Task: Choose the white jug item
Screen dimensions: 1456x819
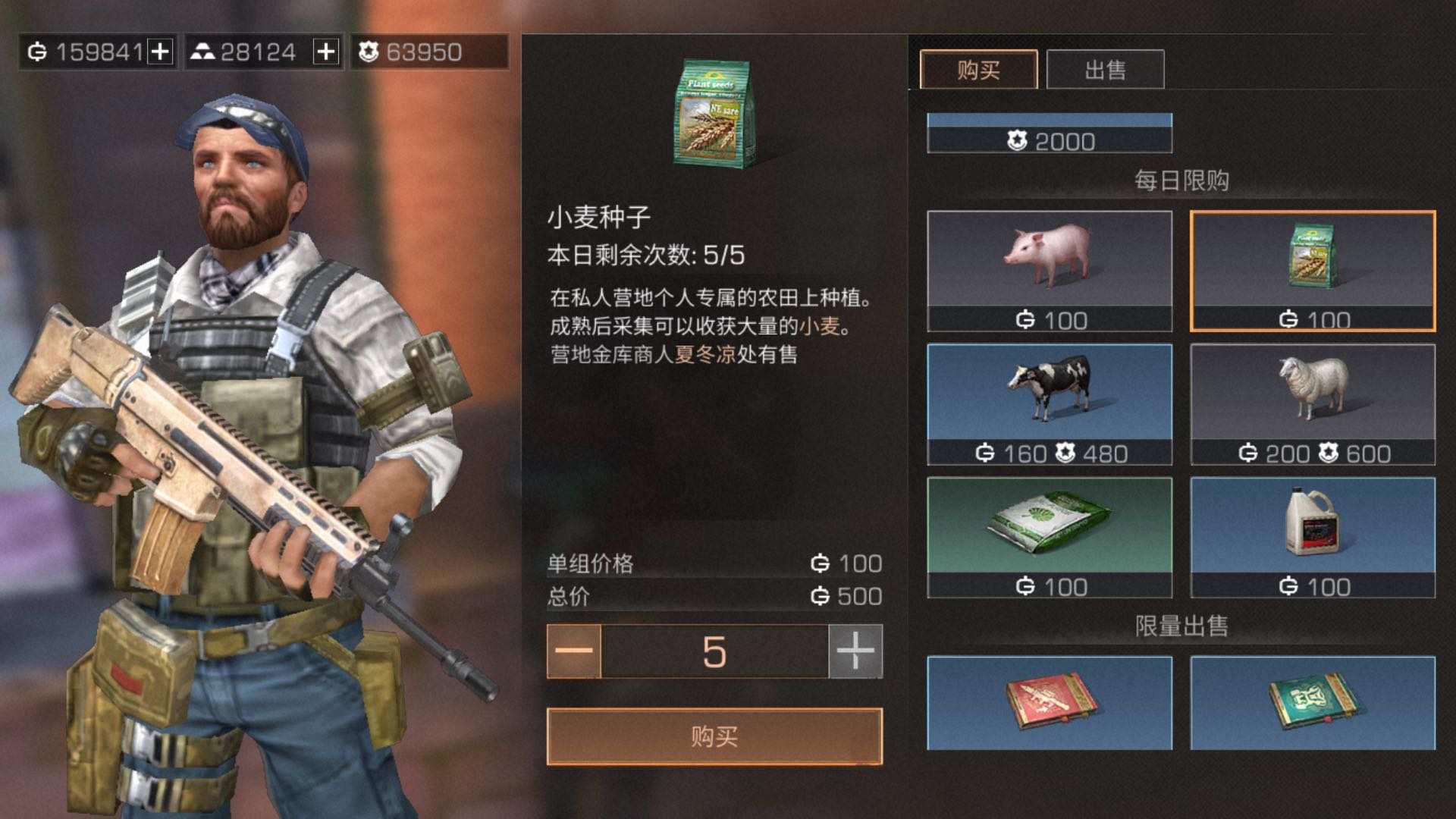Action: 1313,537
